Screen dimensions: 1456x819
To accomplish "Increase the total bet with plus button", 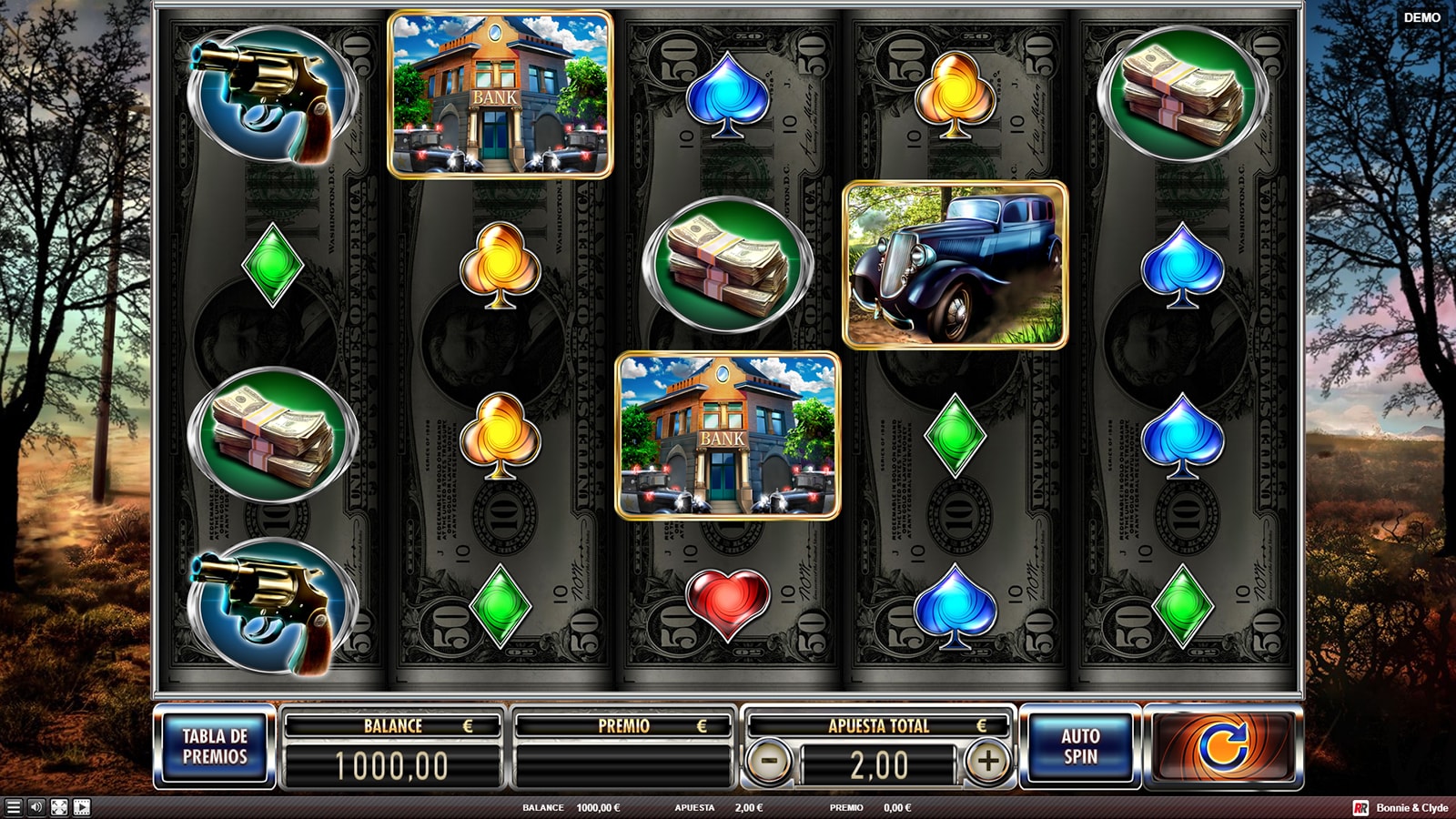I will (x=988, y=761).
